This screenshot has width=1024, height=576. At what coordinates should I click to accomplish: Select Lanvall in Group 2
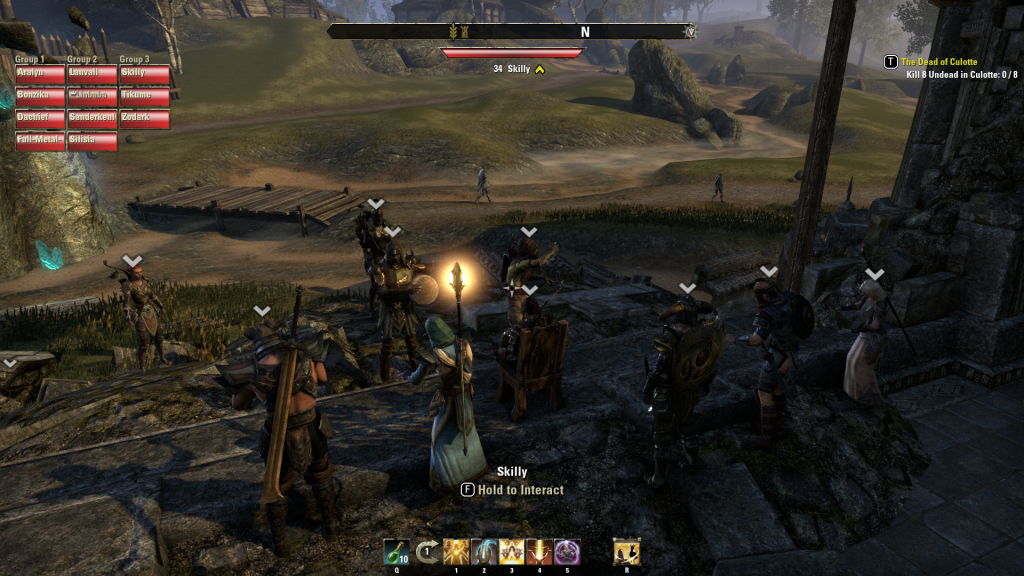point(92,74)
